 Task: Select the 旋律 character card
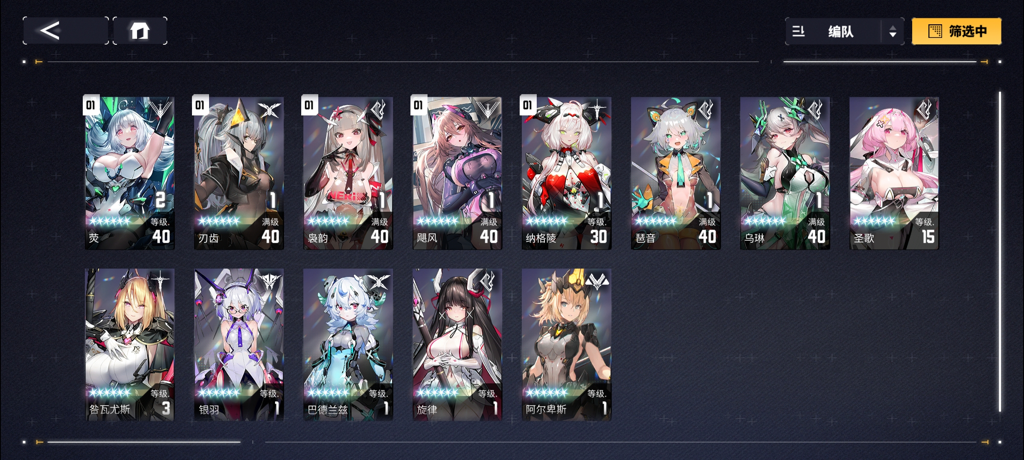(457, 344)
